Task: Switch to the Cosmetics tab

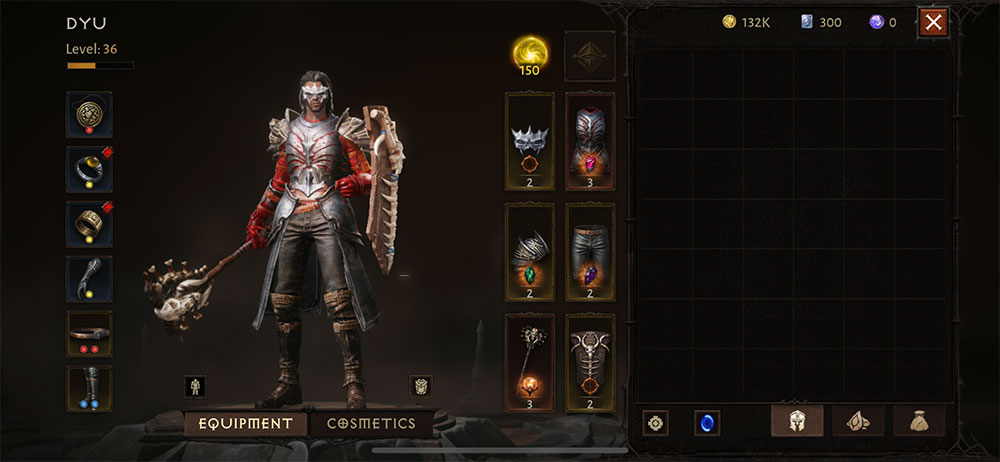Action: tap(370, 423)
